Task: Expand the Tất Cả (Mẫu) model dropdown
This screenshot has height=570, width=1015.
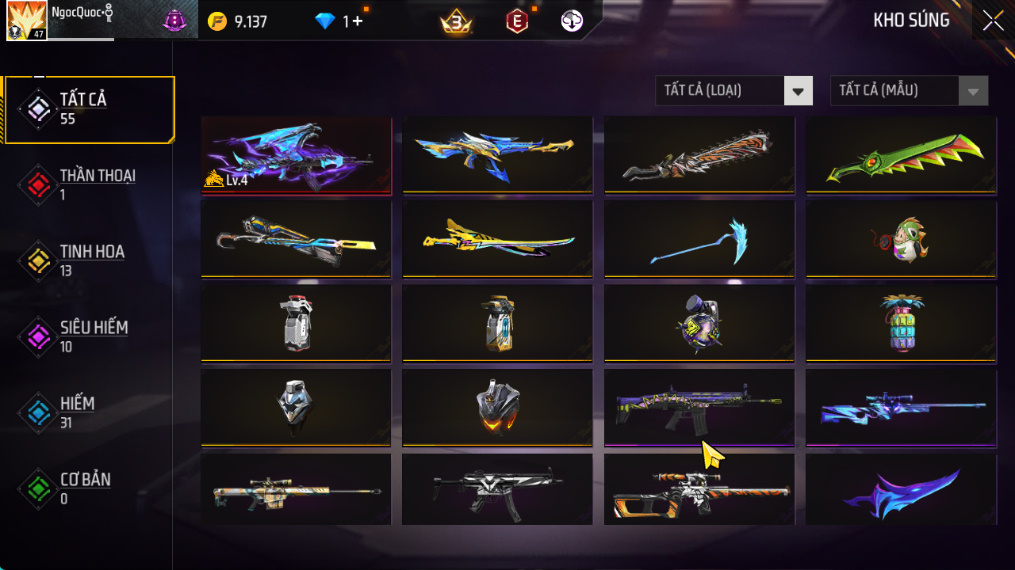Action: pyautogui.click(x=909, y=91)
